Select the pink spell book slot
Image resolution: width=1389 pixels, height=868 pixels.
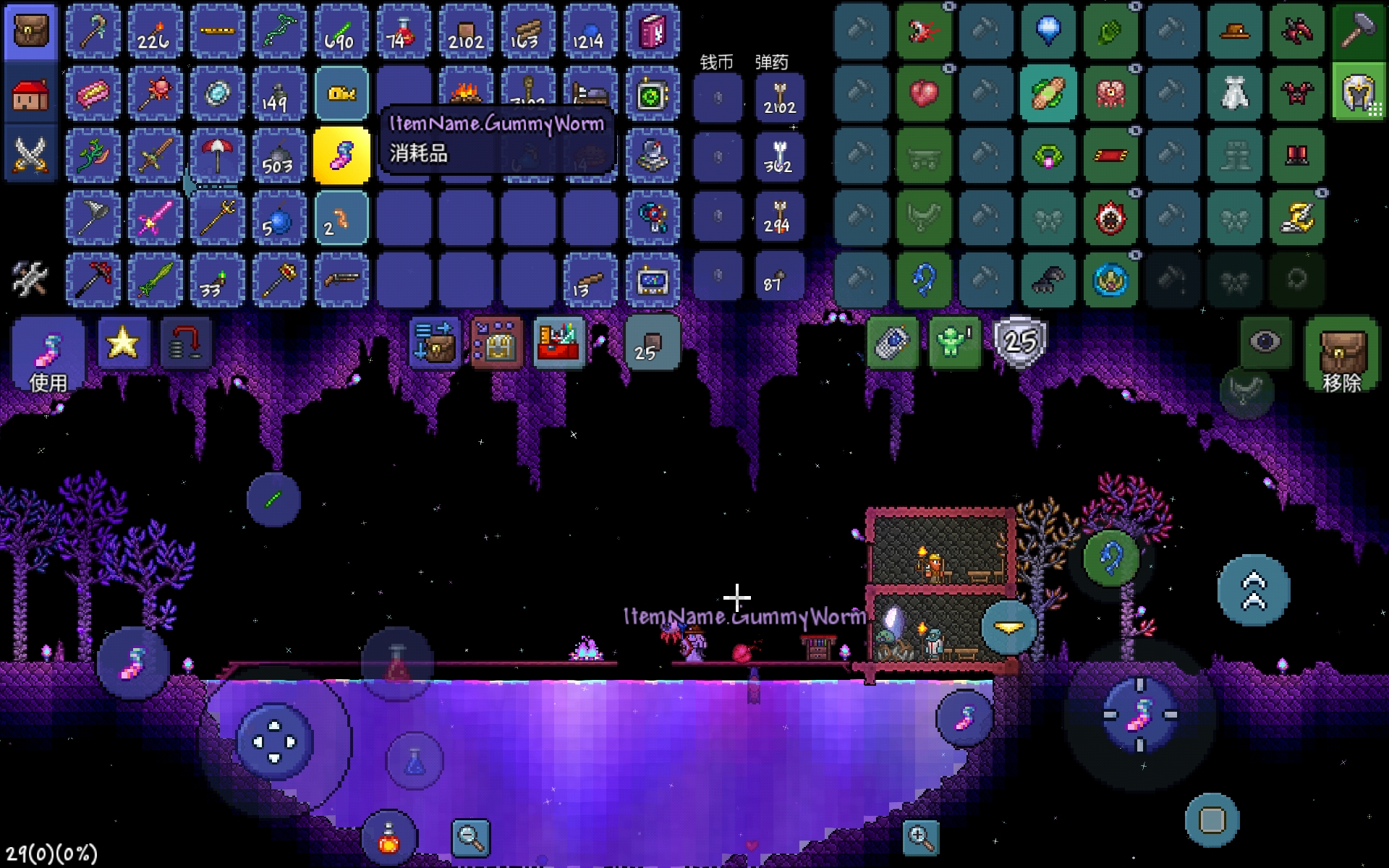[x=652, y=32]
